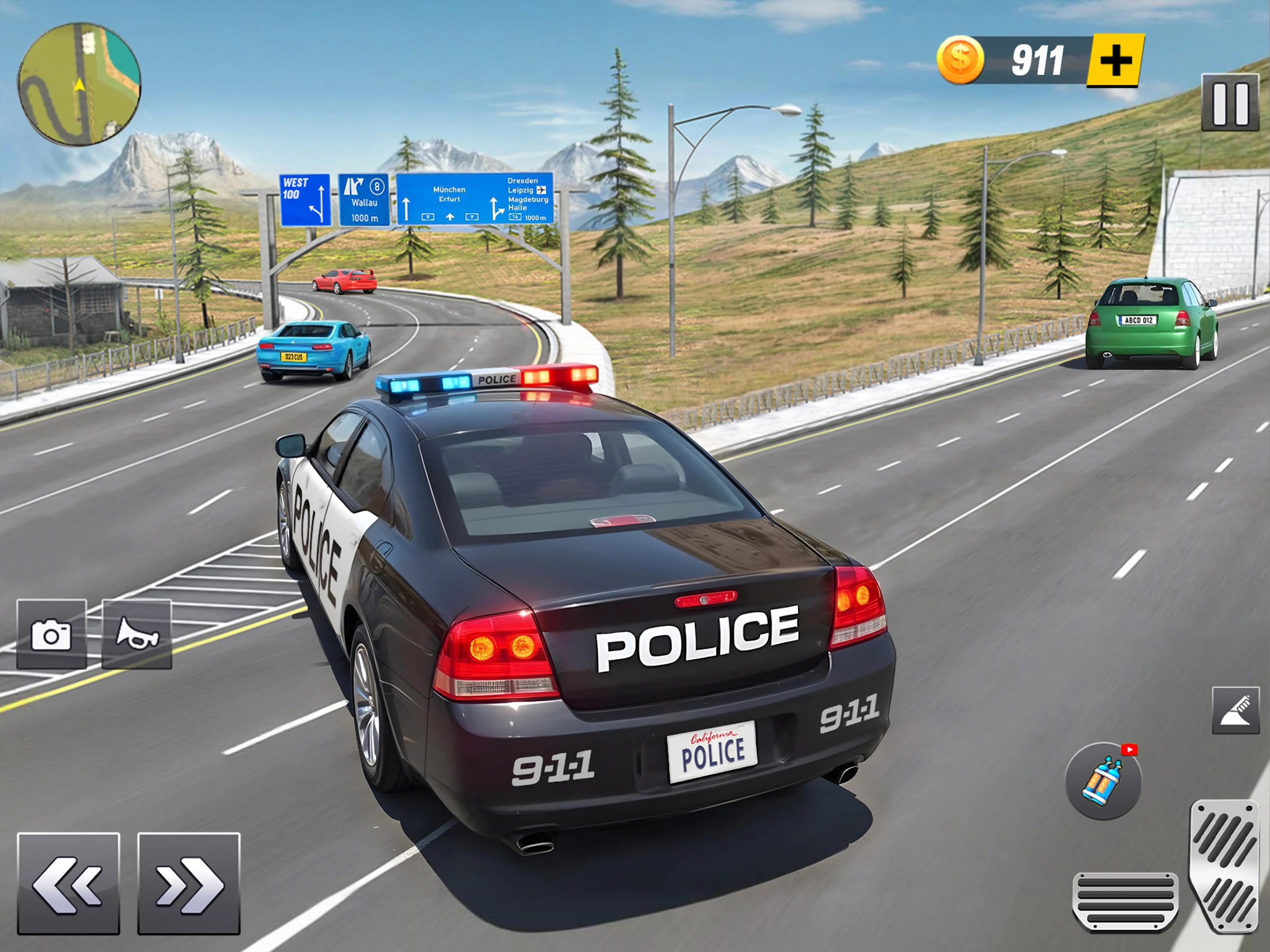Steer right with the right arrow button

click(189, 884)
